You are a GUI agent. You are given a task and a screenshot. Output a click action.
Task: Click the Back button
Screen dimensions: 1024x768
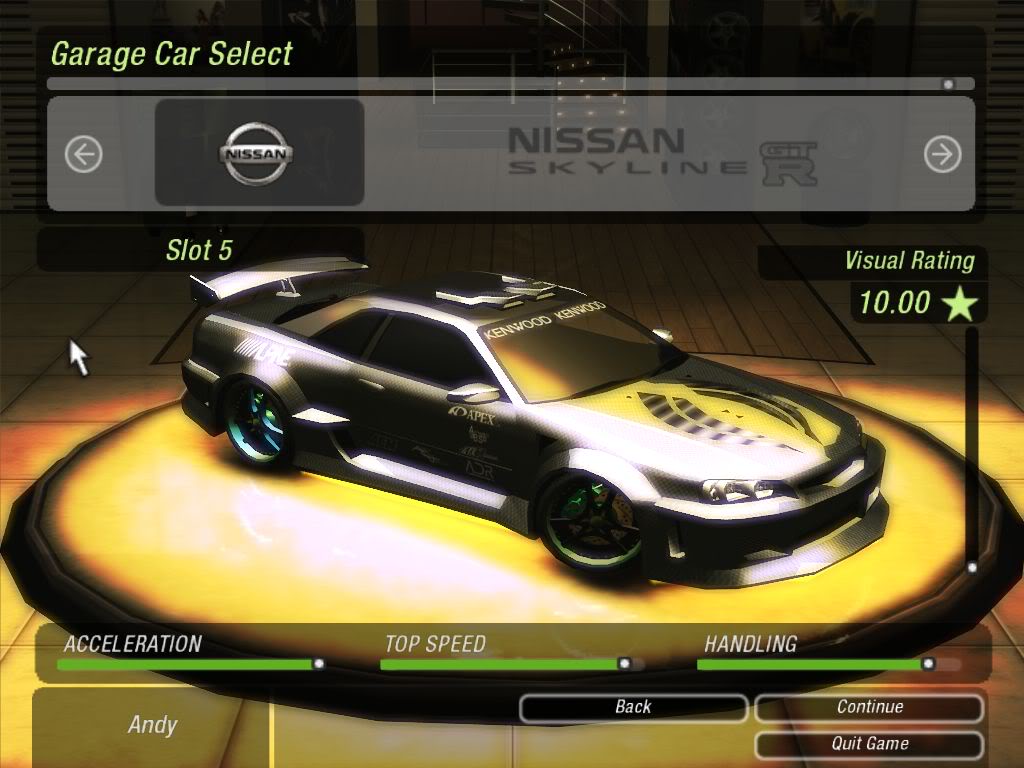click(633, 708)
